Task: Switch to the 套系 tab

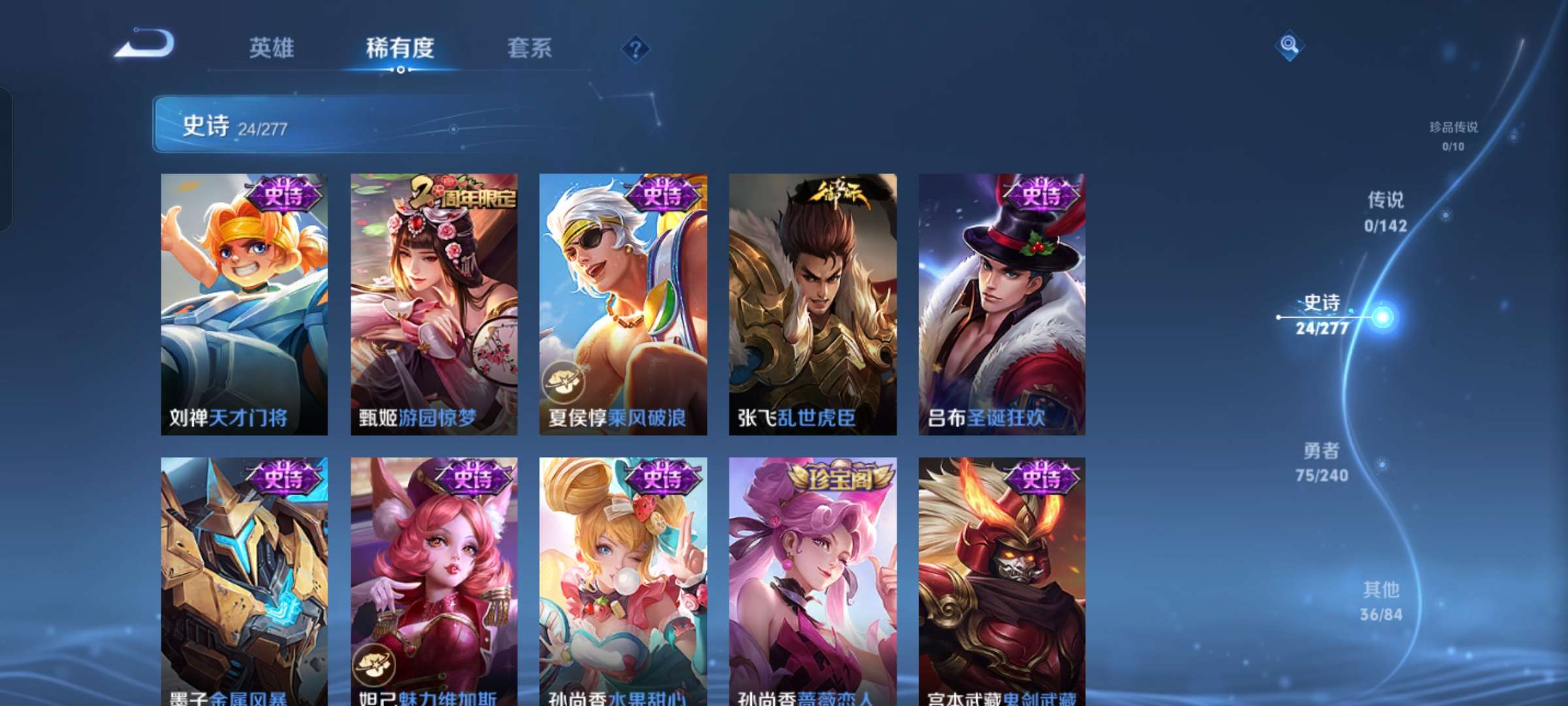Action: [529, 48]
